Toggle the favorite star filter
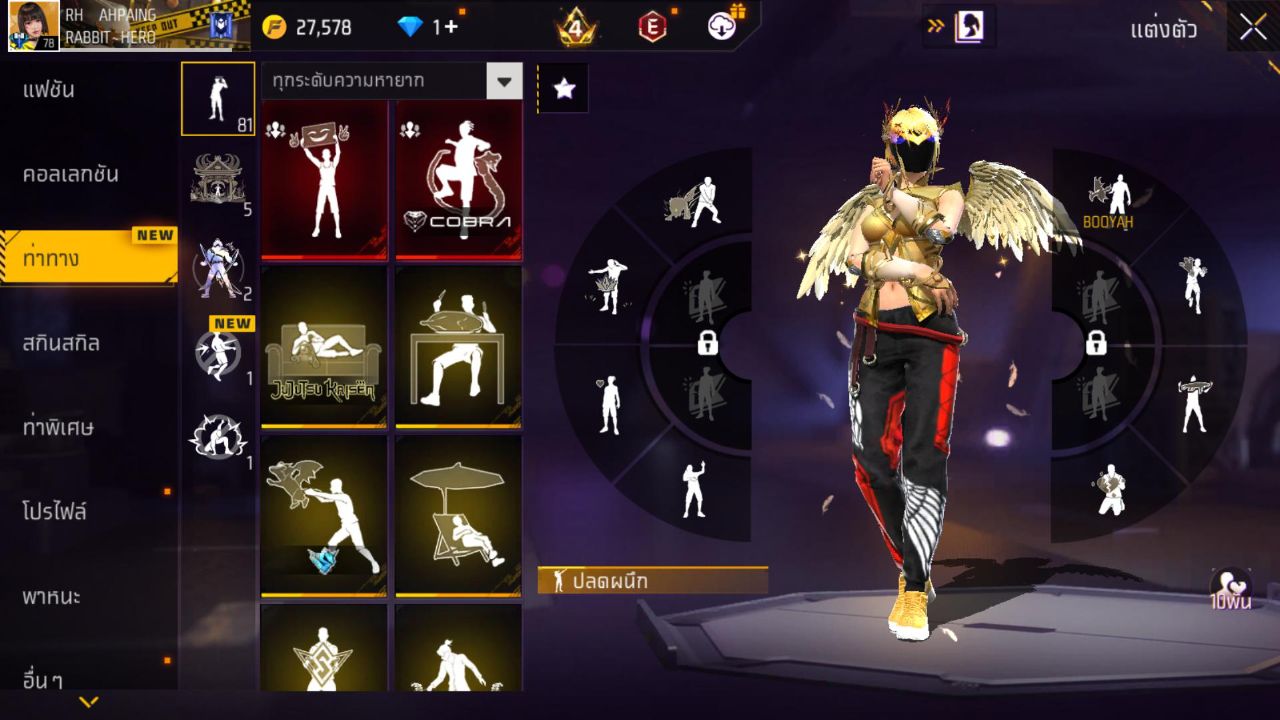This screenshot has height=720, width=1280. pyautogui.click(x=565, y=88)
